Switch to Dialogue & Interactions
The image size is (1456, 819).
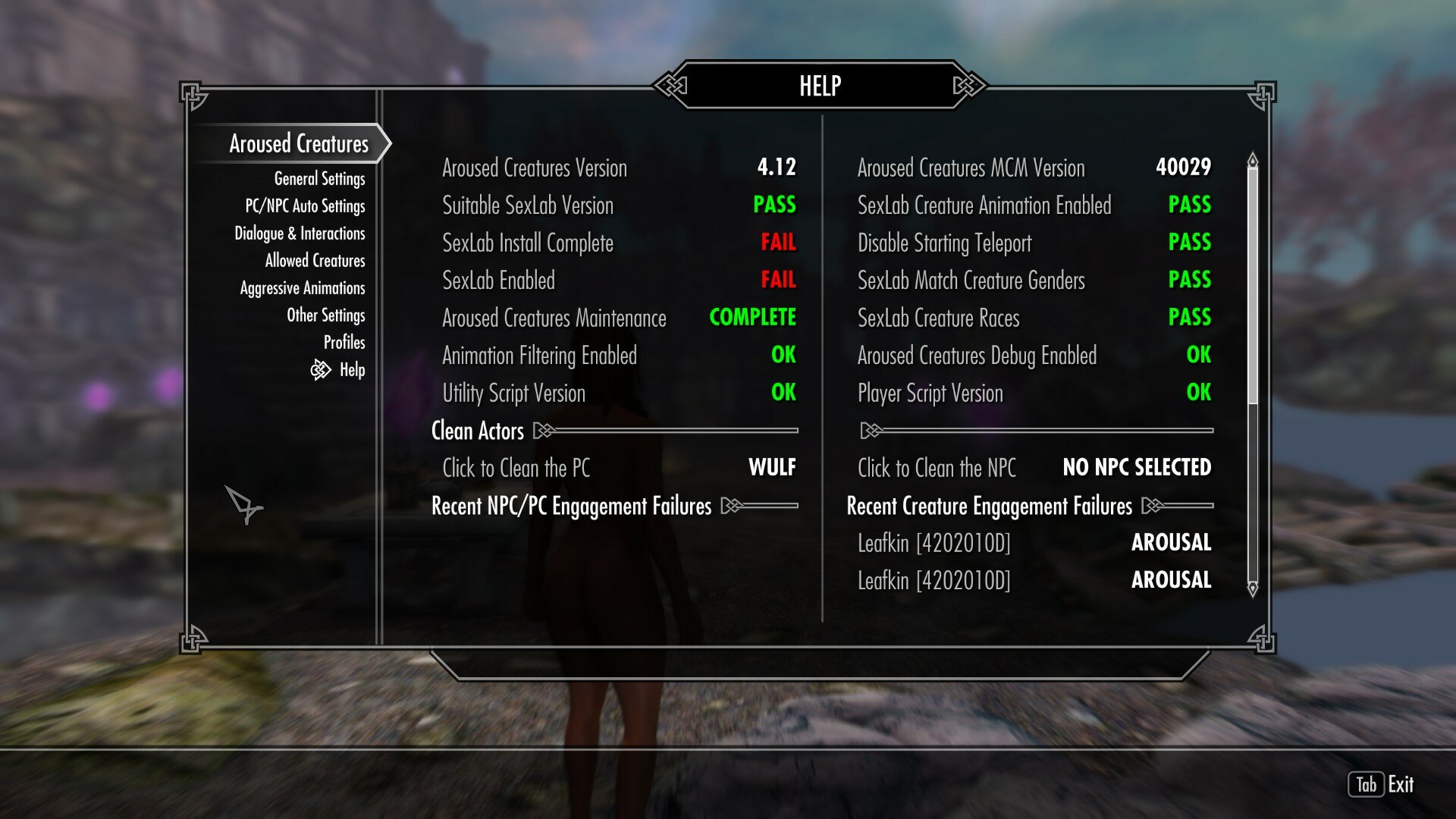(300, 233)
